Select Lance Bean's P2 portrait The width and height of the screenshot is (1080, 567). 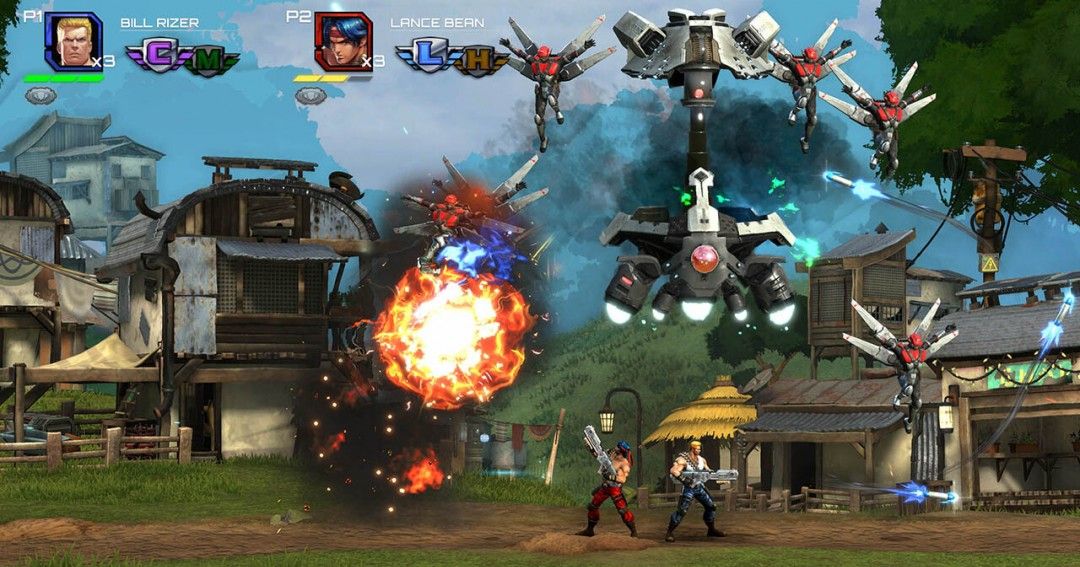coord(343,41)
